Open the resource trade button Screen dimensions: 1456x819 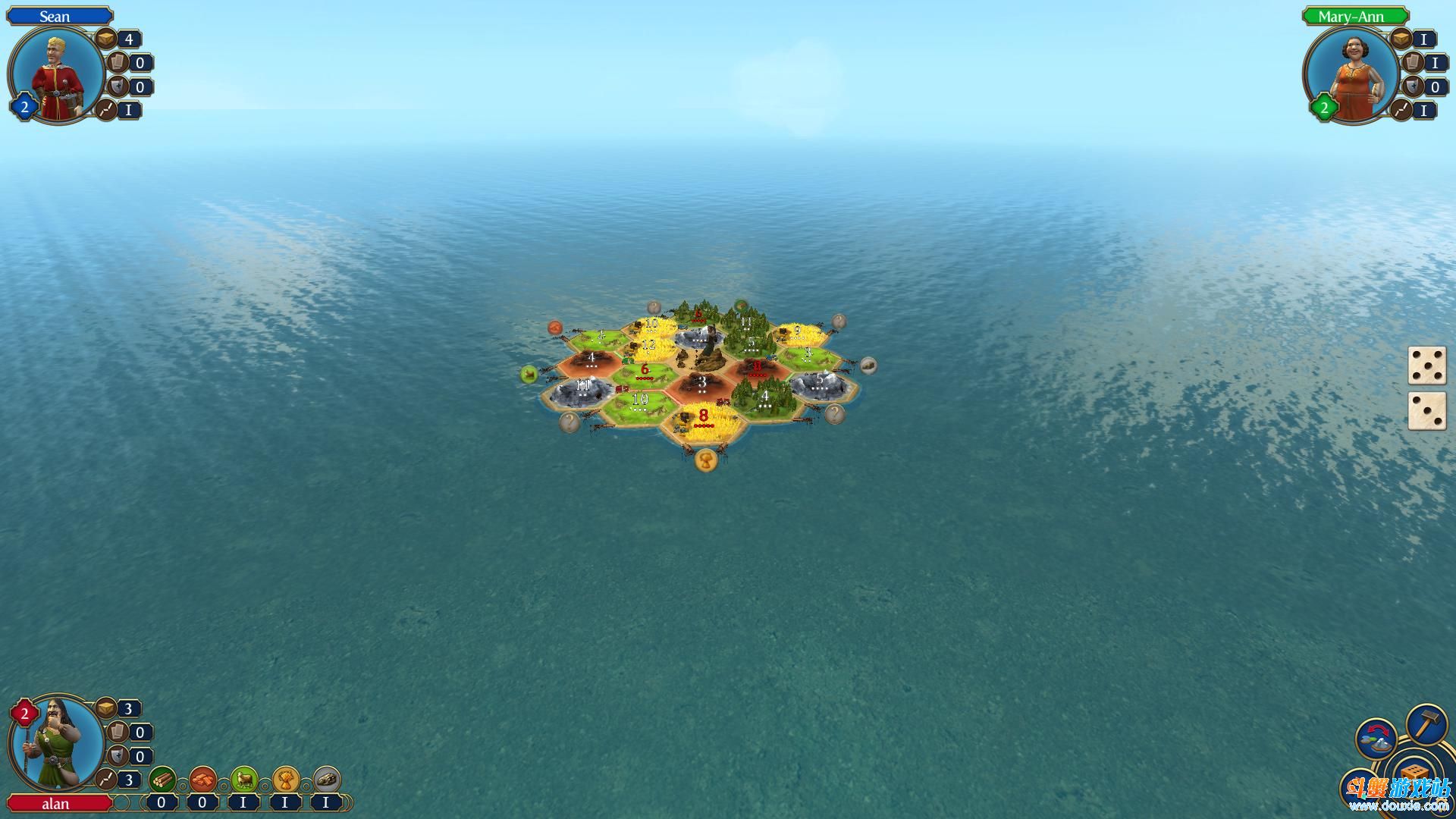click(1376, 739)
